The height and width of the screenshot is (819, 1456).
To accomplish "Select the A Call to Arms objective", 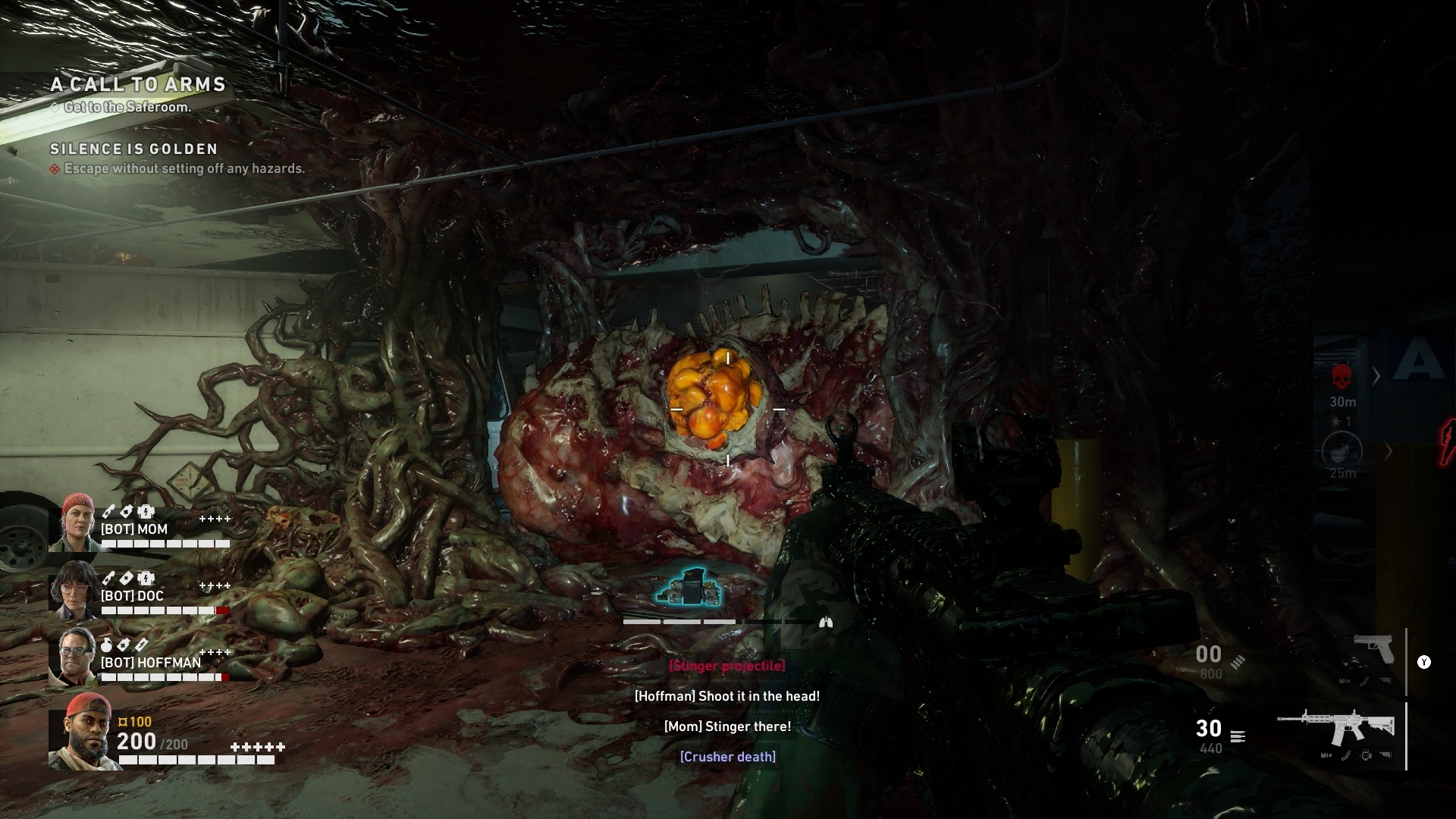I will click(x=138, y=85).
